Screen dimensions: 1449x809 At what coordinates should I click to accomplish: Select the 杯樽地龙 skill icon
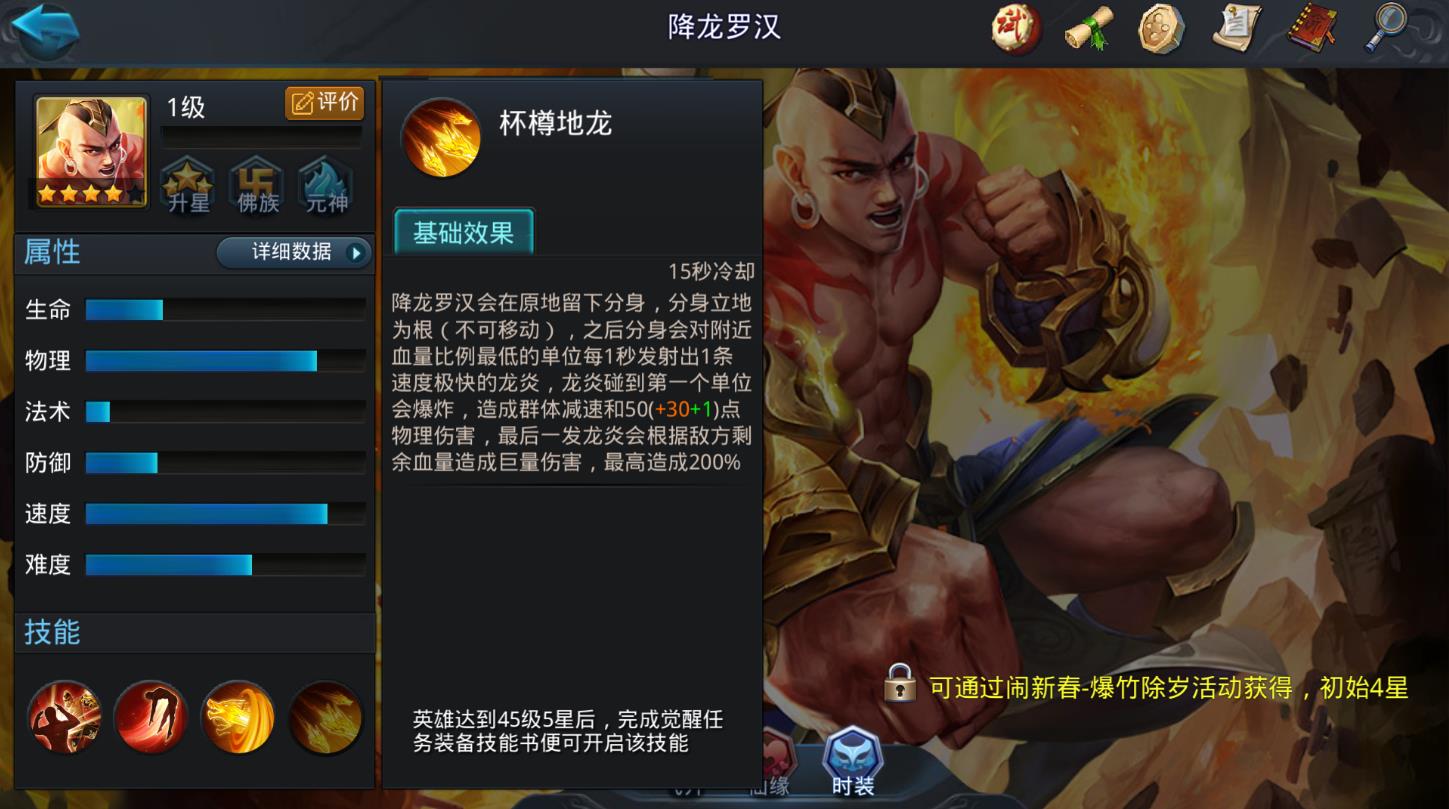(440, 137)
